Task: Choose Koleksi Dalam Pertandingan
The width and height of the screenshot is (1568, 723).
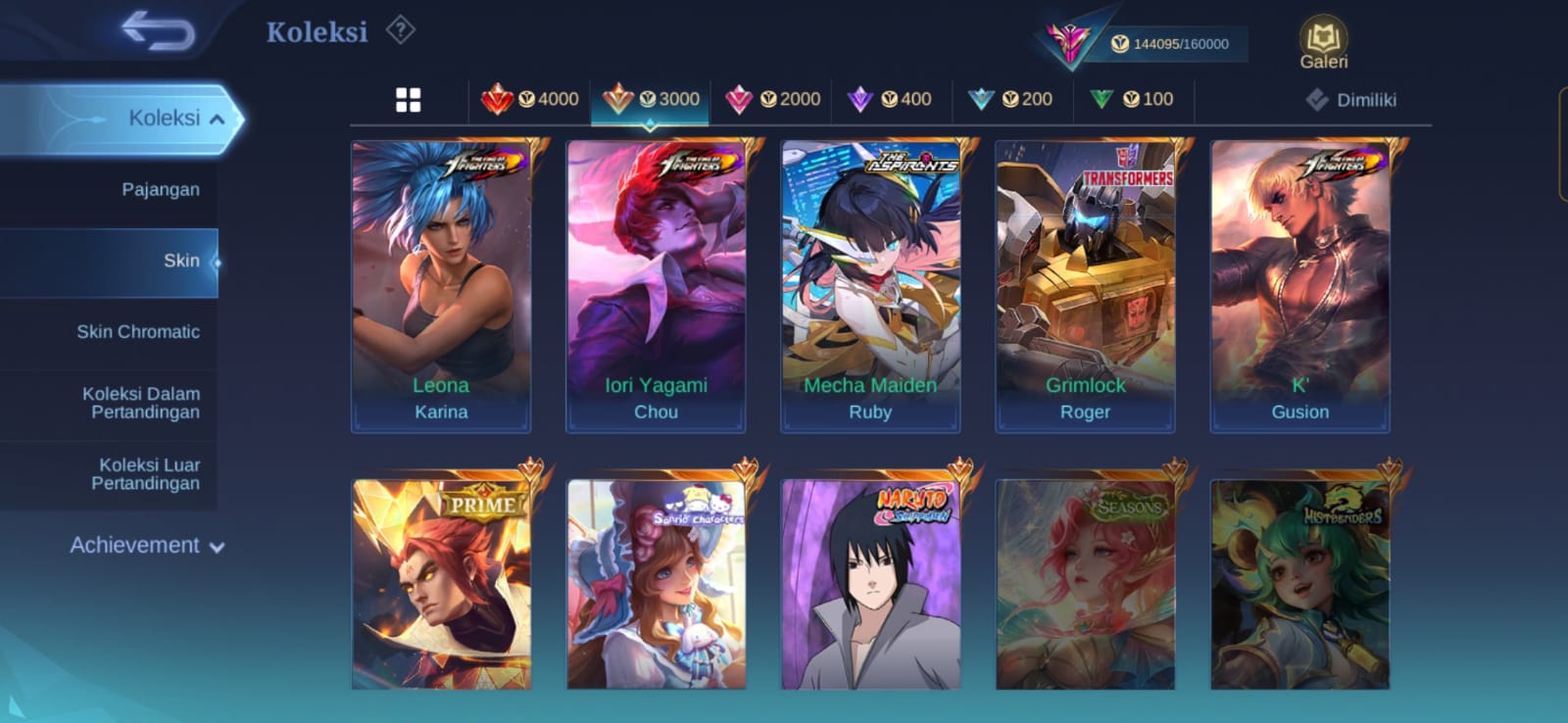Action: 141,403
